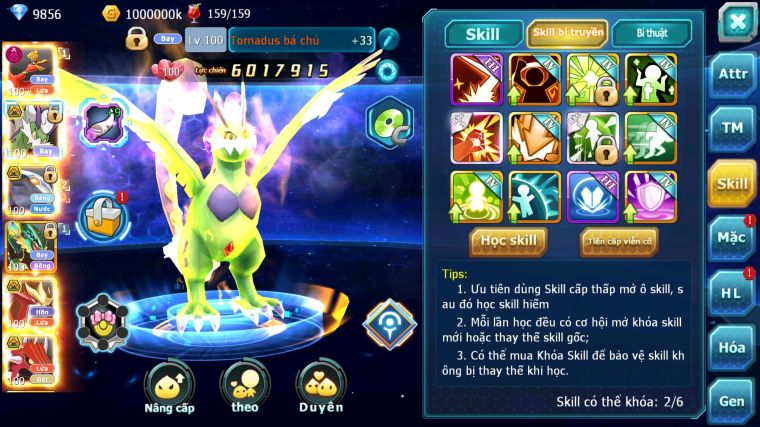Open the pink bow held-item slot
The width and height of the screenshot is (760, 427).
(103, 322)
